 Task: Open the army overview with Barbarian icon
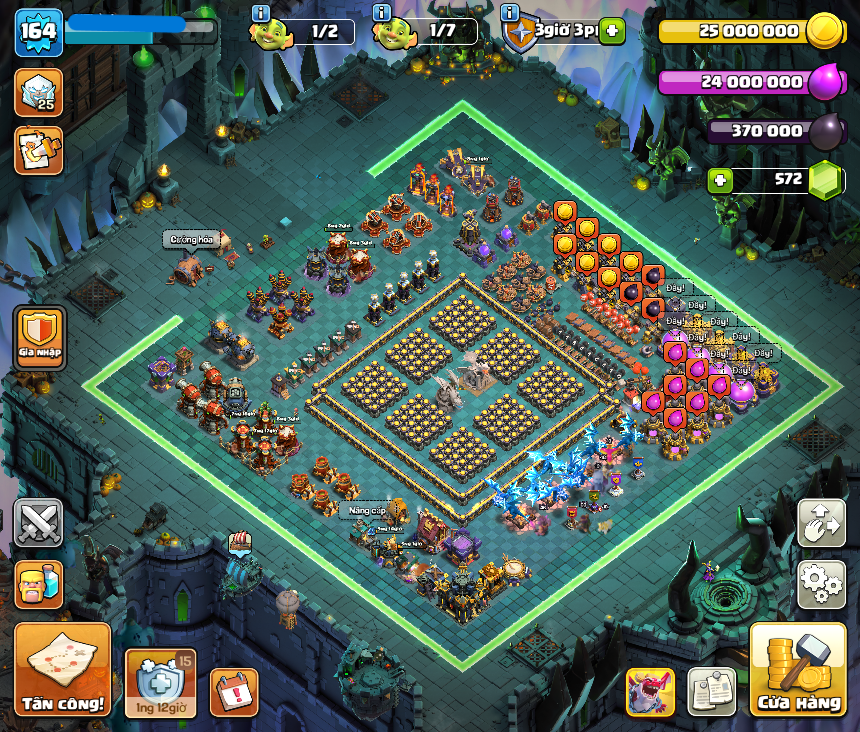38,584
